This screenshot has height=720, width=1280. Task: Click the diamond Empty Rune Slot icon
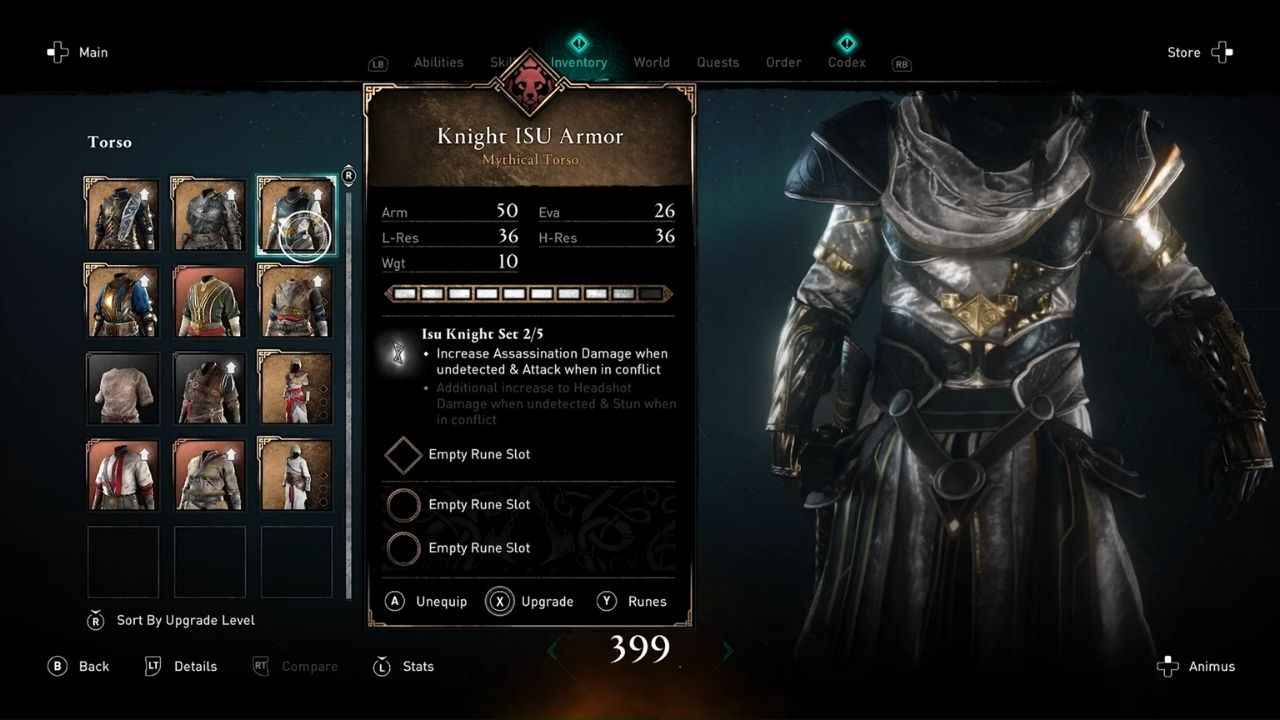403,455
